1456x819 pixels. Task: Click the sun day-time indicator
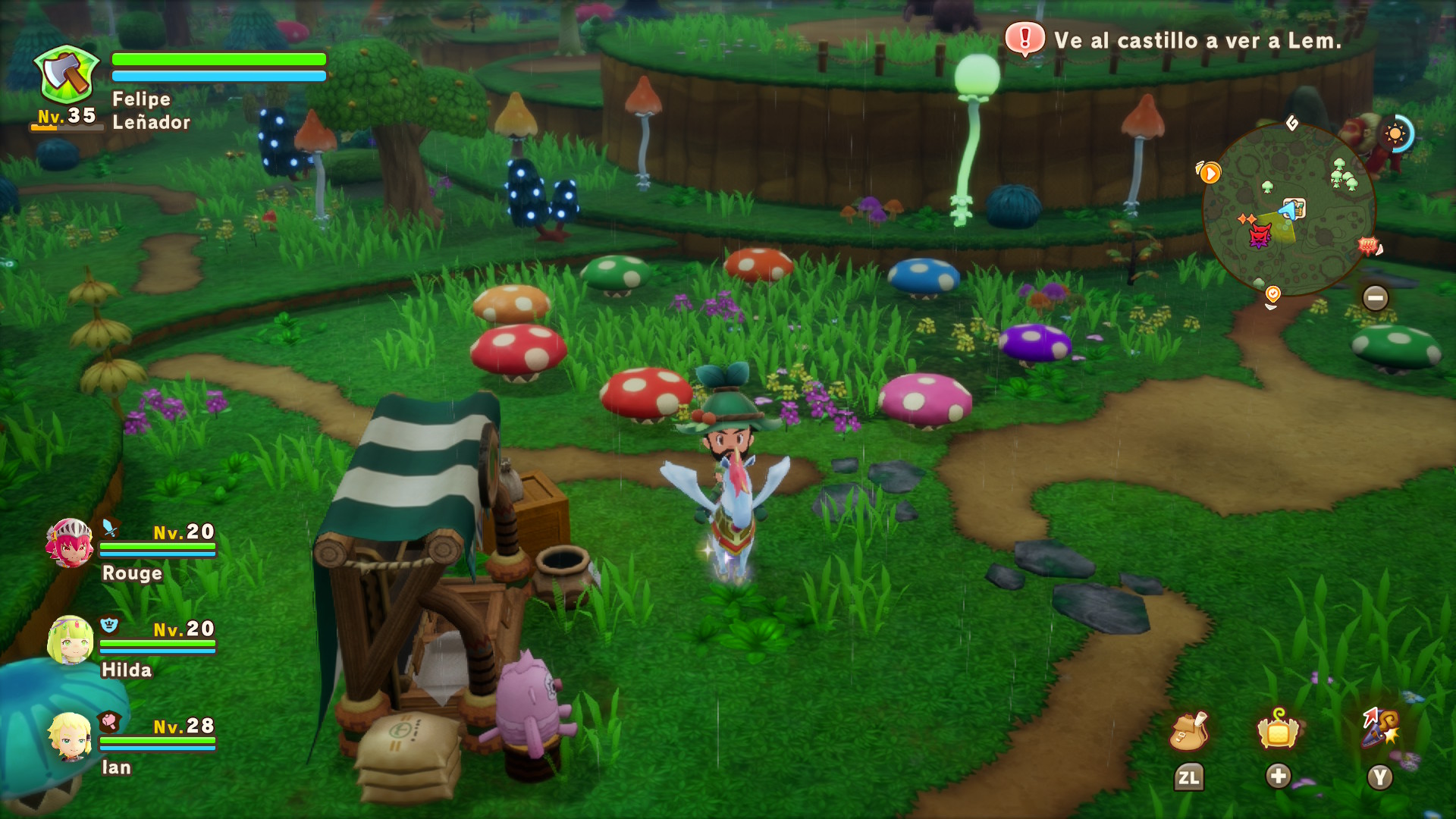pyautogui.click(x=1395, y=135)
